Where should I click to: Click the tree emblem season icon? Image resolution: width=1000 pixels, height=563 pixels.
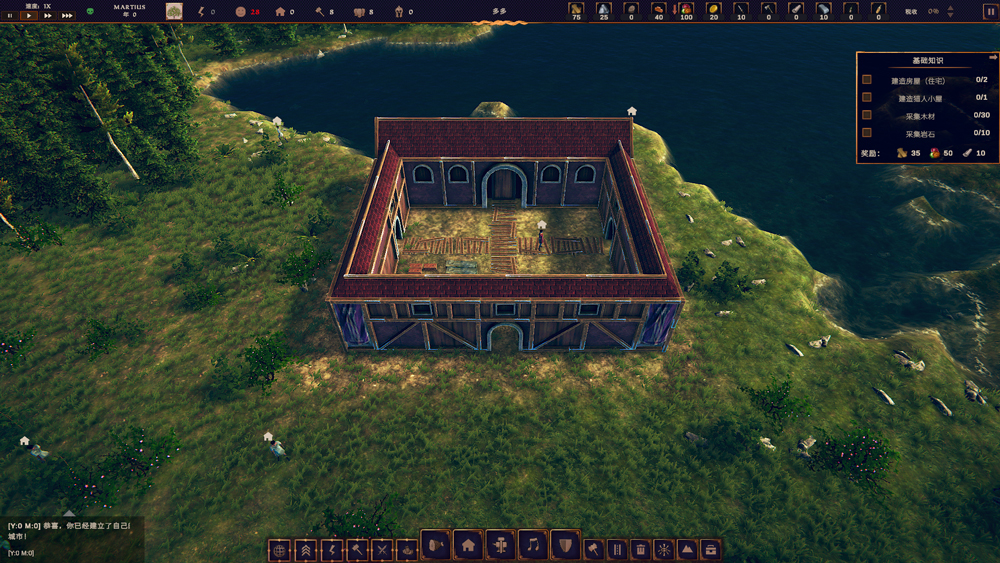174,11
